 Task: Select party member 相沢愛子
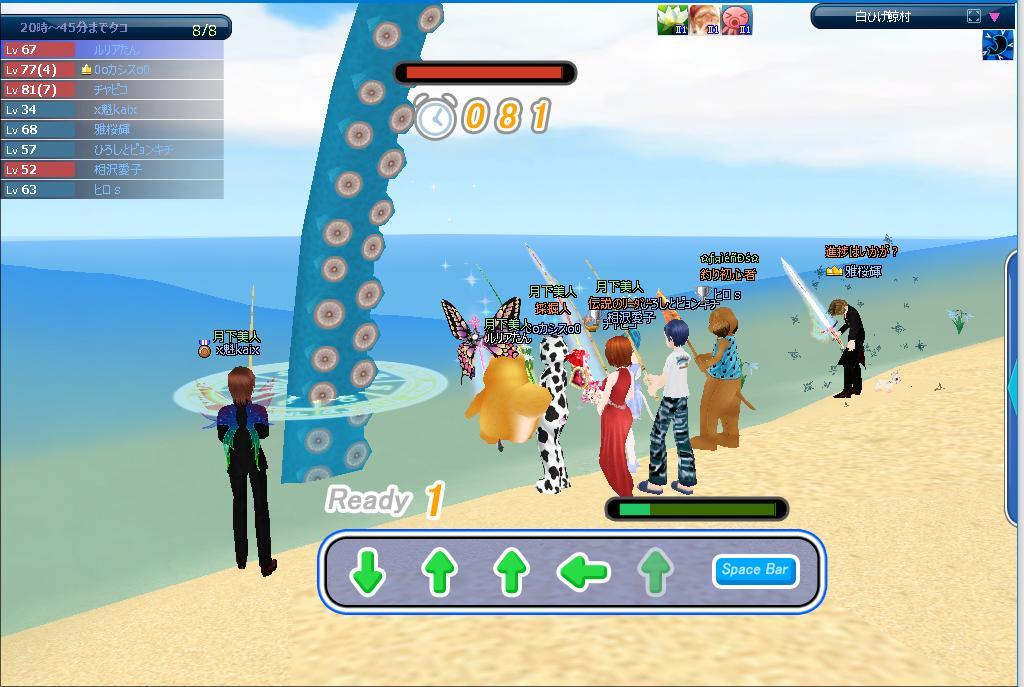[x=112, y=170]
